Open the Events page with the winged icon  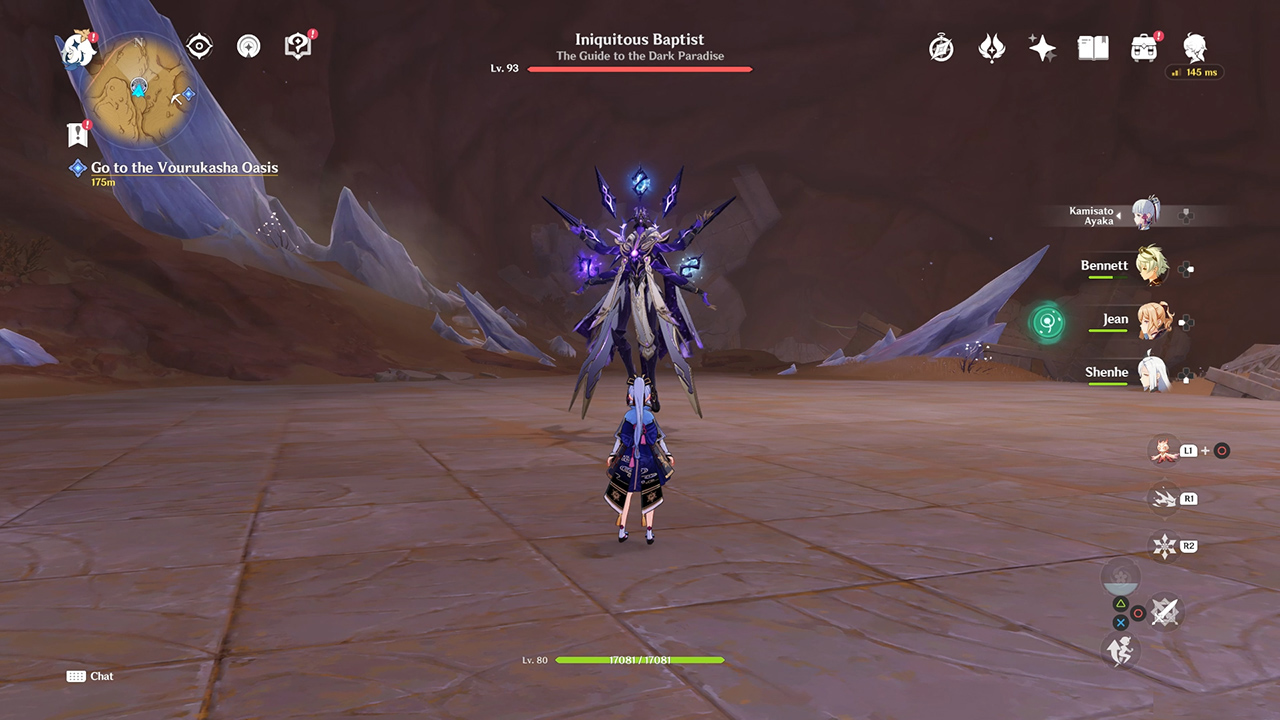pos(991,46)
